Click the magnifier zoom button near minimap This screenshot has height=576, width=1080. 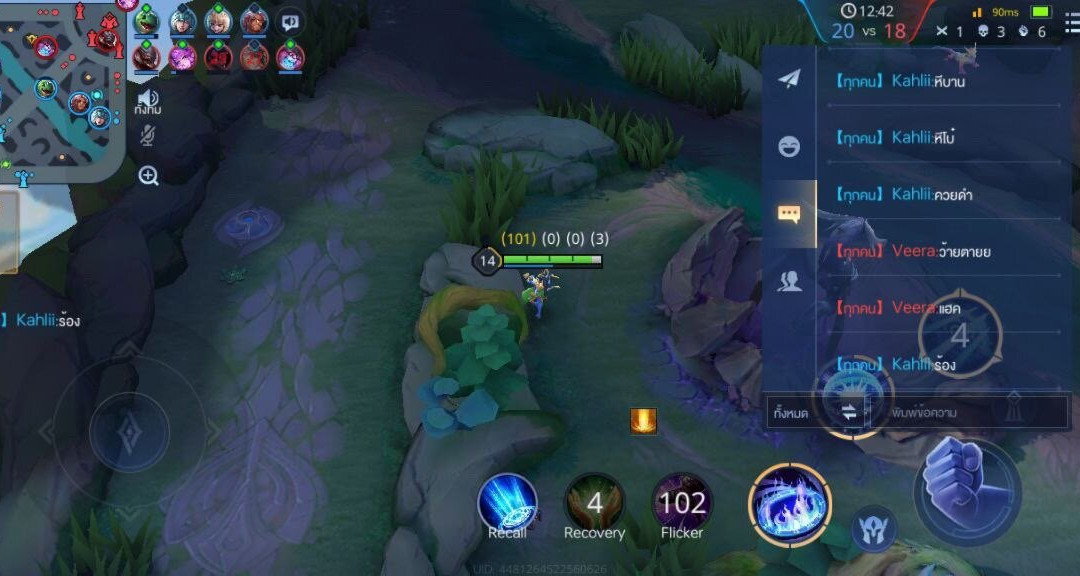pyautogui.click(x=149, y=176)
